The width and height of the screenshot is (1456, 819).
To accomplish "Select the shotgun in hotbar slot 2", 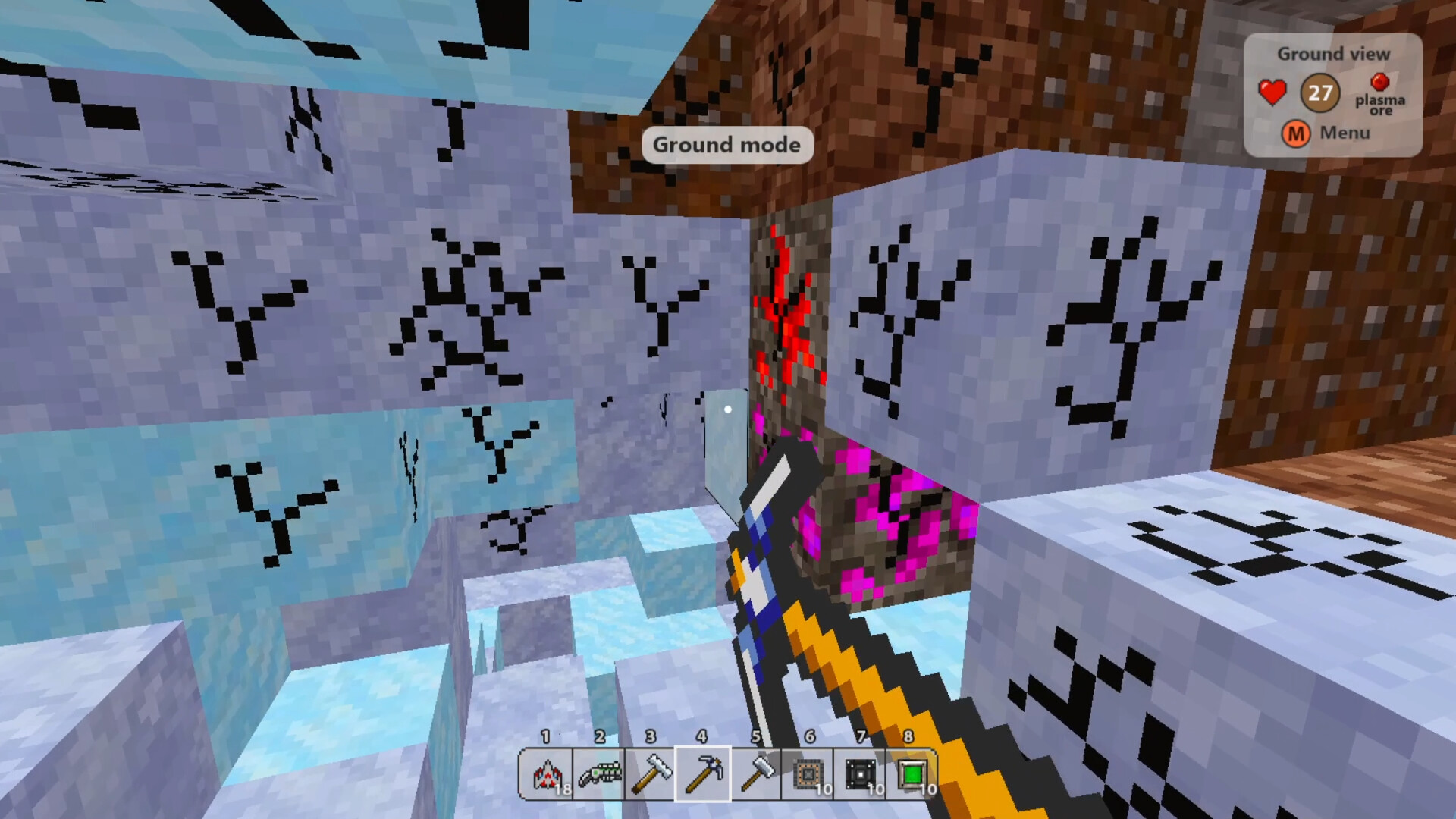I will [x=598, y=773].
